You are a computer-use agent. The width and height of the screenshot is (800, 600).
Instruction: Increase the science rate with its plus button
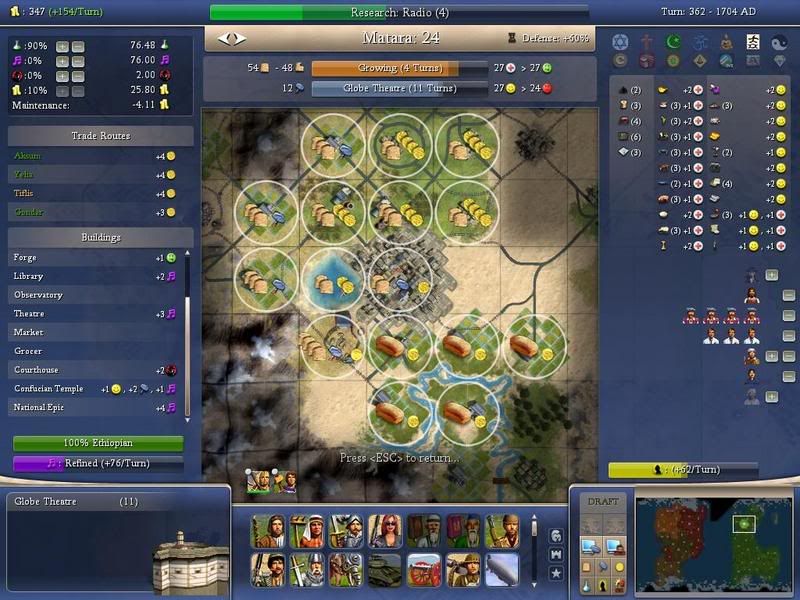point(62,46)
